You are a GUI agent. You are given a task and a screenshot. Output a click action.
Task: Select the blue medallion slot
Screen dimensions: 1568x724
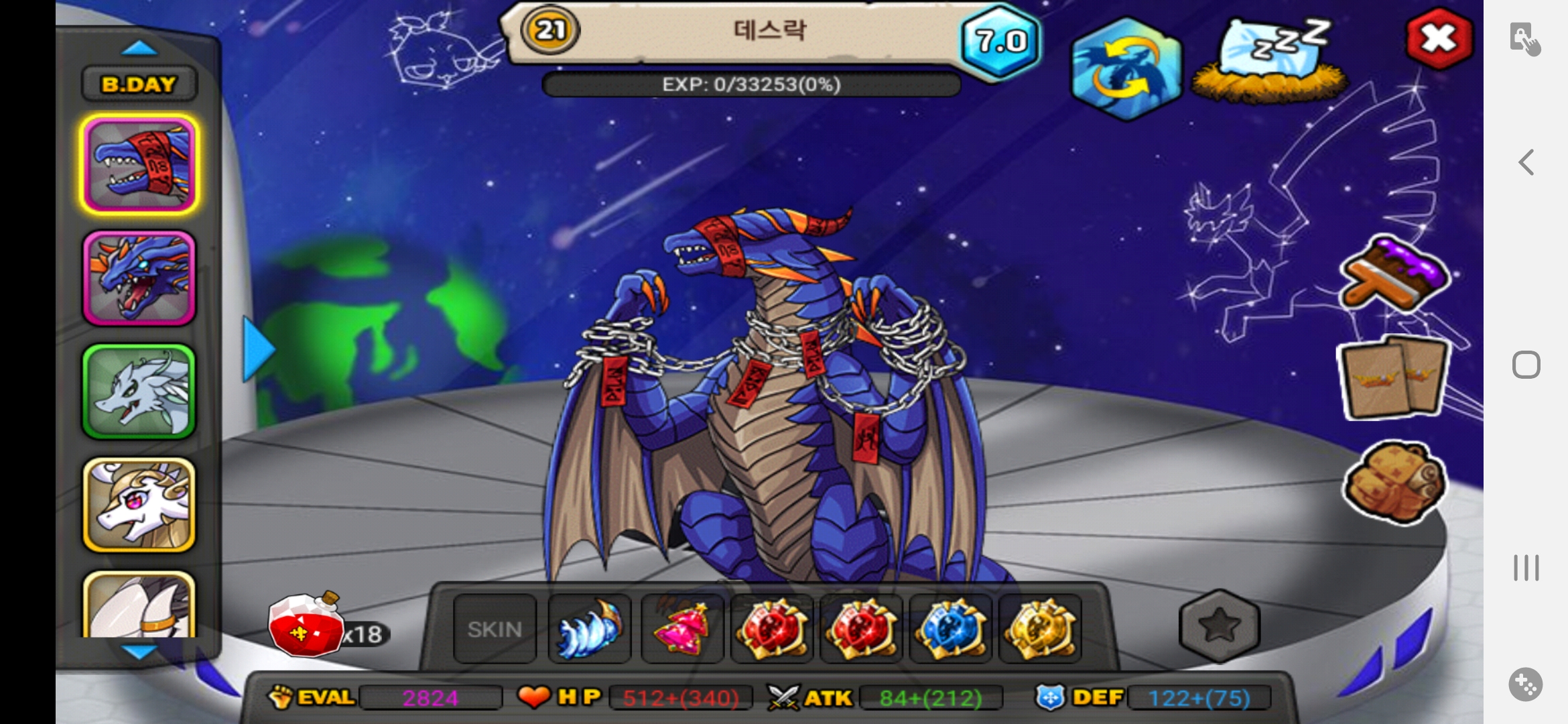(950, 629)
